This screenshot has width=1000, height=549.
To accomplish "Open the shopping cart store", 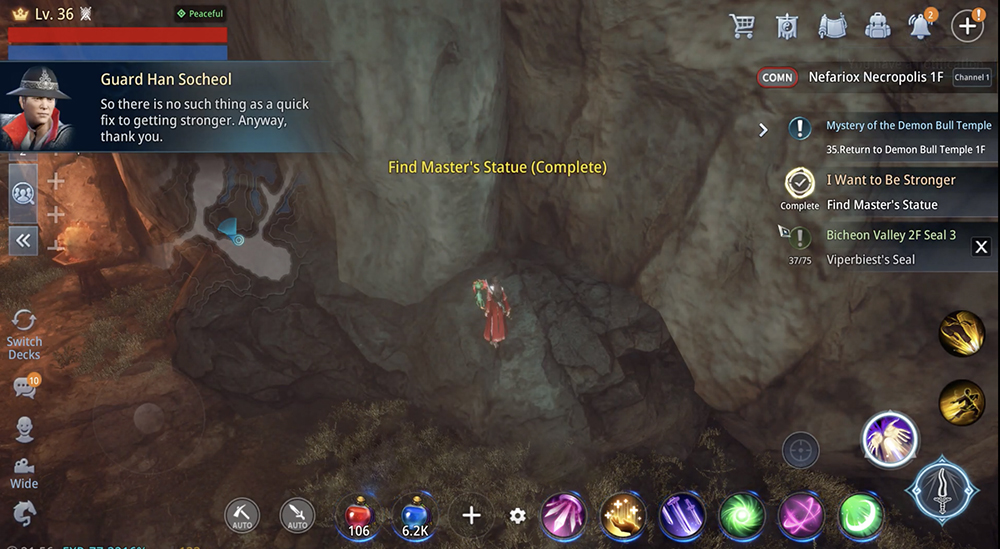I will [743, 26].
